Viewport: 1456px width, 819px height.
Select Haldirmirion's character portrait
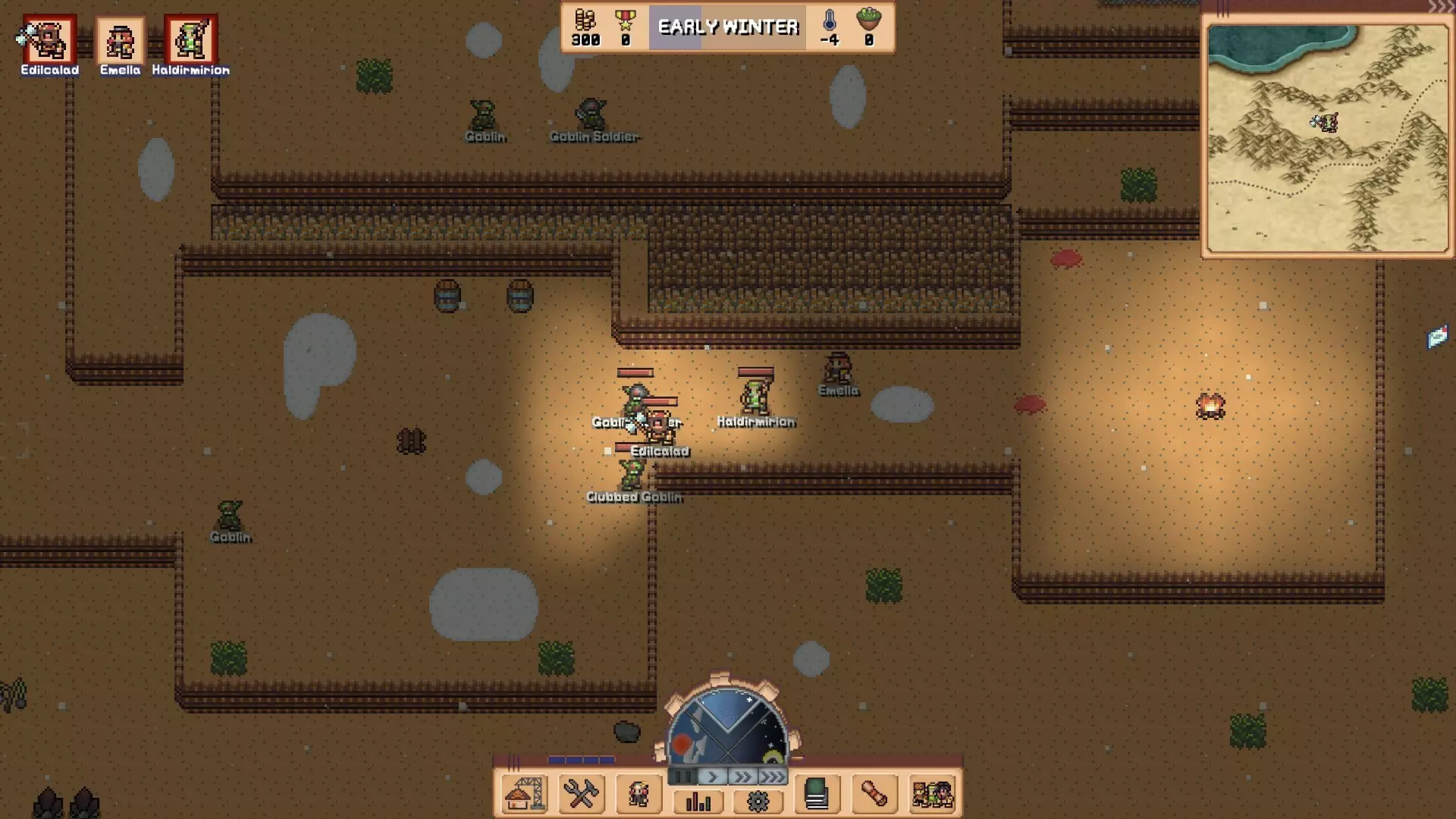click(x=190, y=39)
